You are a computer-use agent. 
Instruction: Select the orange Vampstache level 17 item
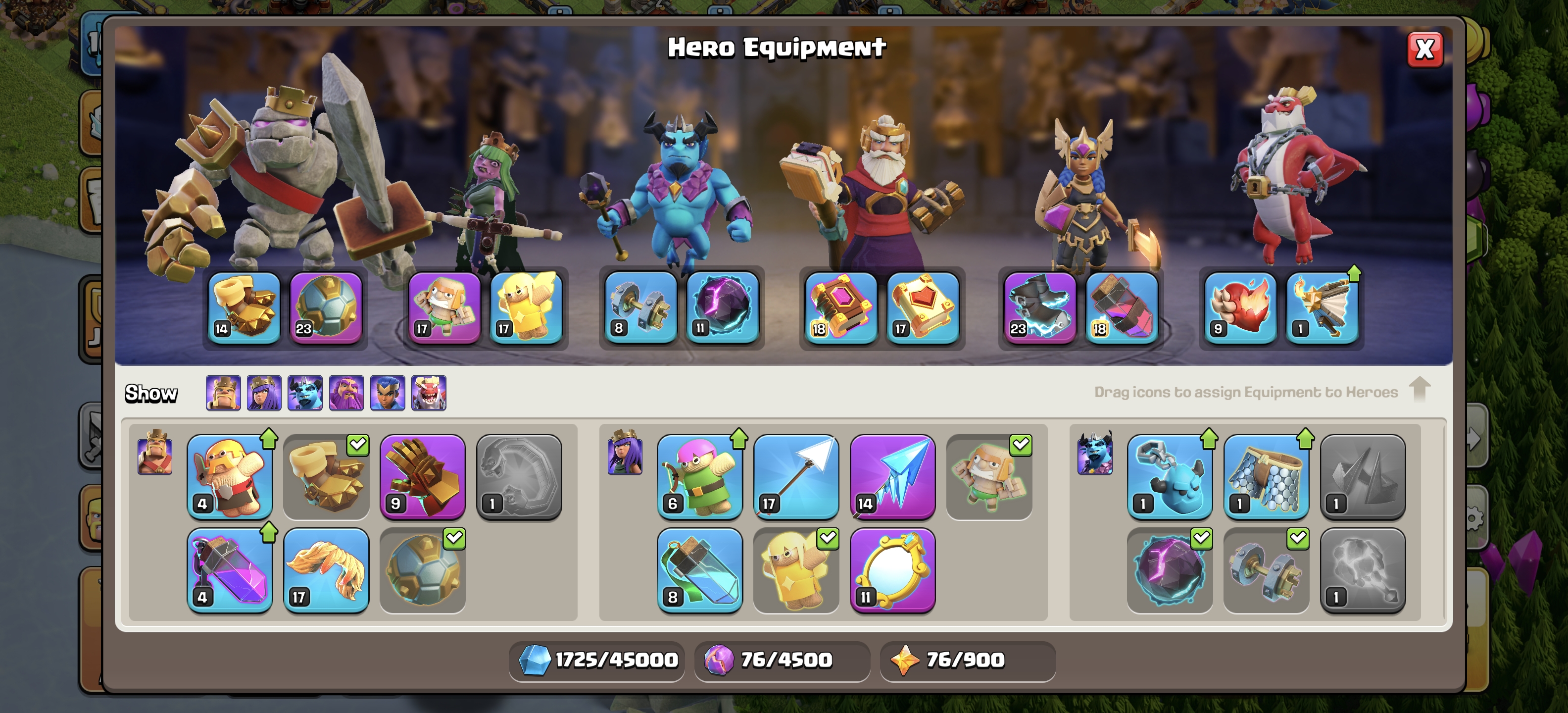pos(326,570)
